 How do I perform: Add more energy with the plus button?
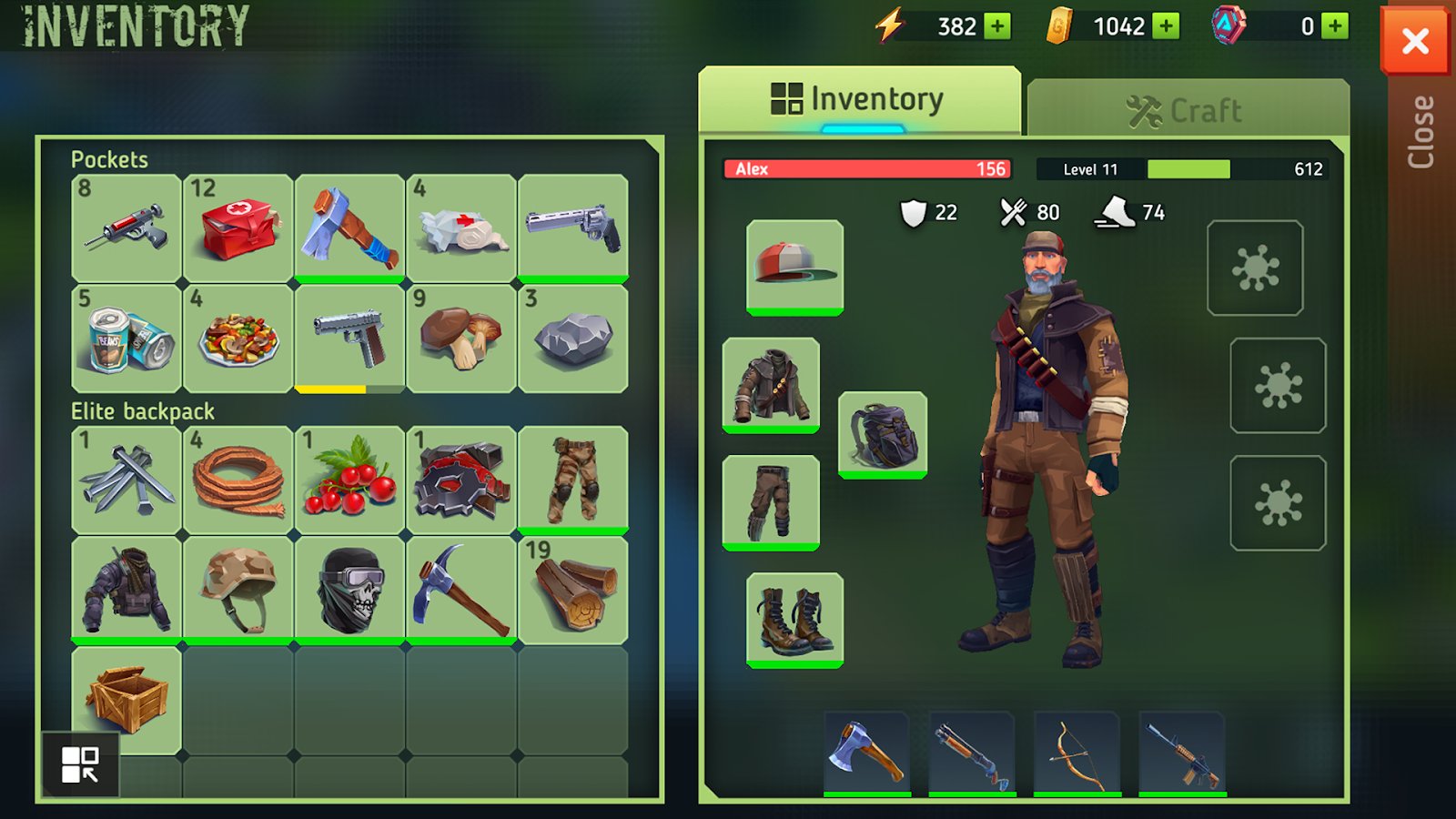pos(997,26)
